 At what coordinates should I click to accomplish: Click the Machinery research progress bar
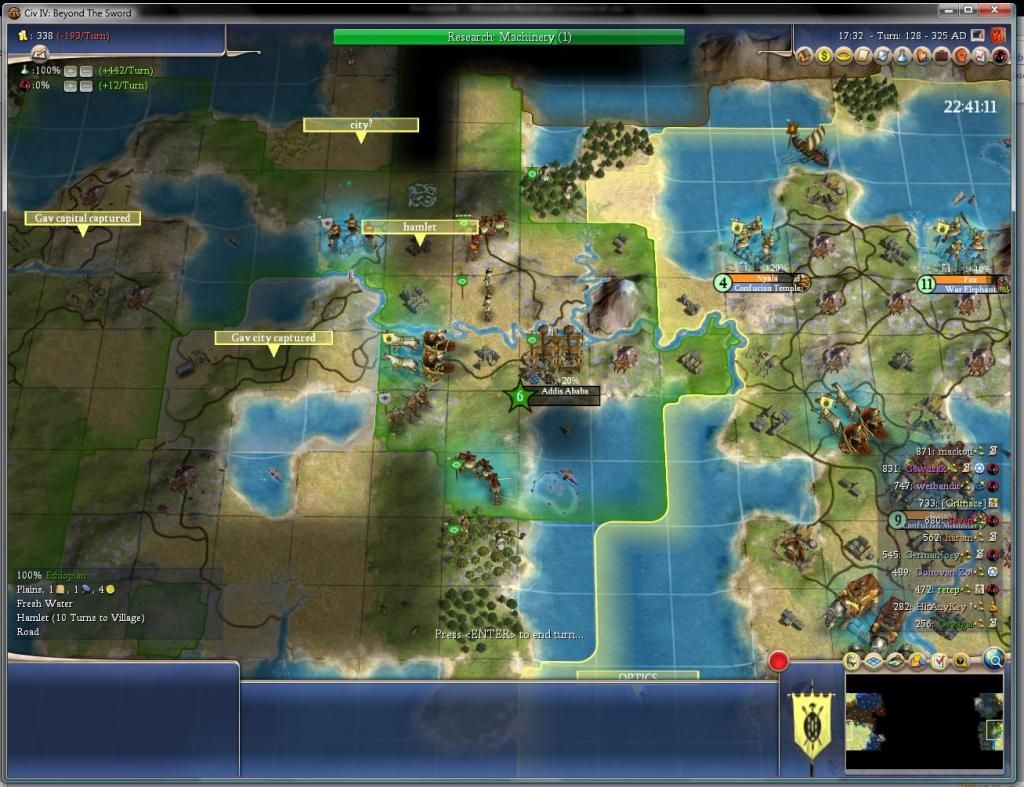click(509, 37)
